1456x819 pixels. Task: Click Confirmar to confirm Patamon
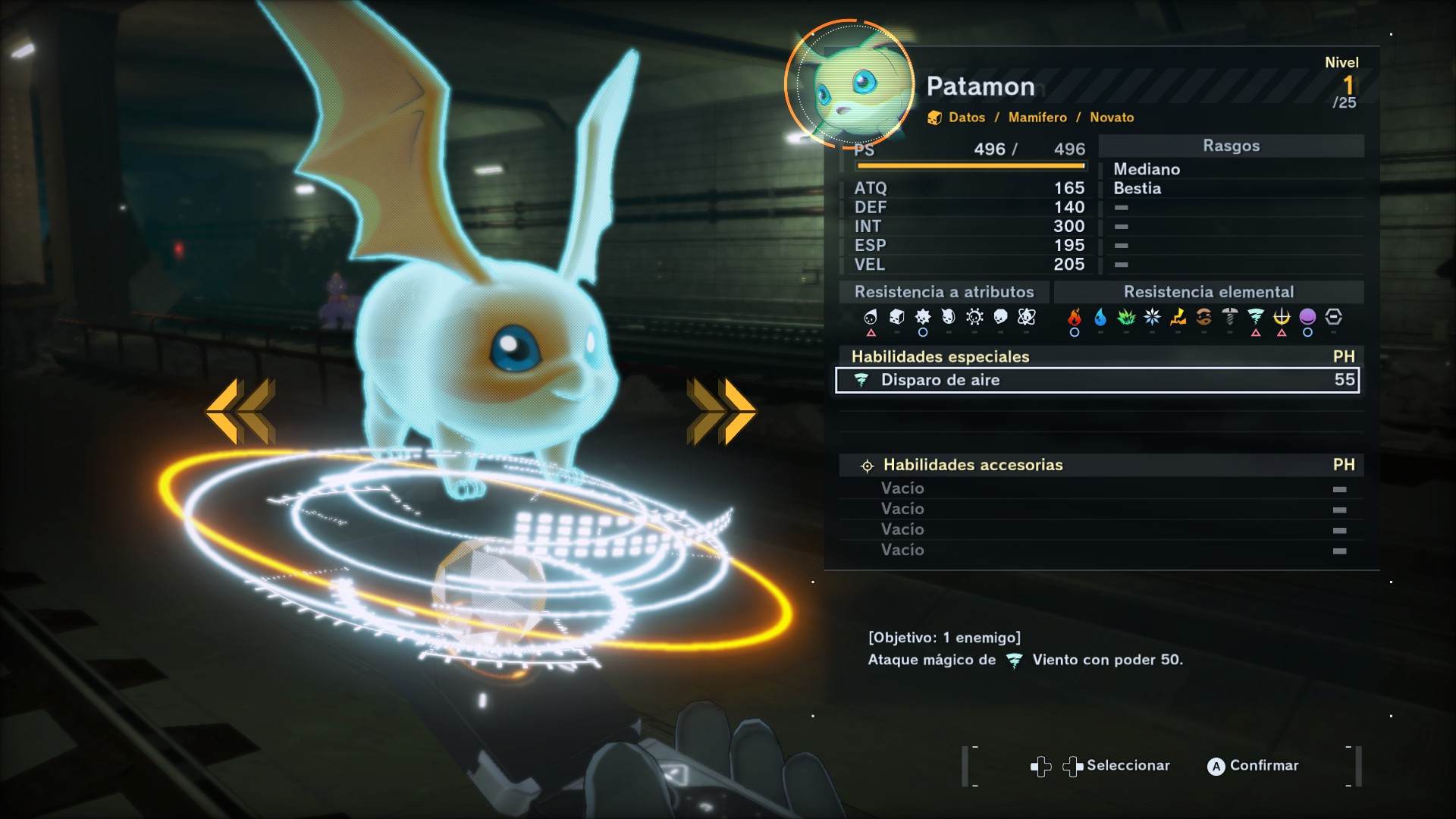pyautogui.click(x=1255, y=766)
